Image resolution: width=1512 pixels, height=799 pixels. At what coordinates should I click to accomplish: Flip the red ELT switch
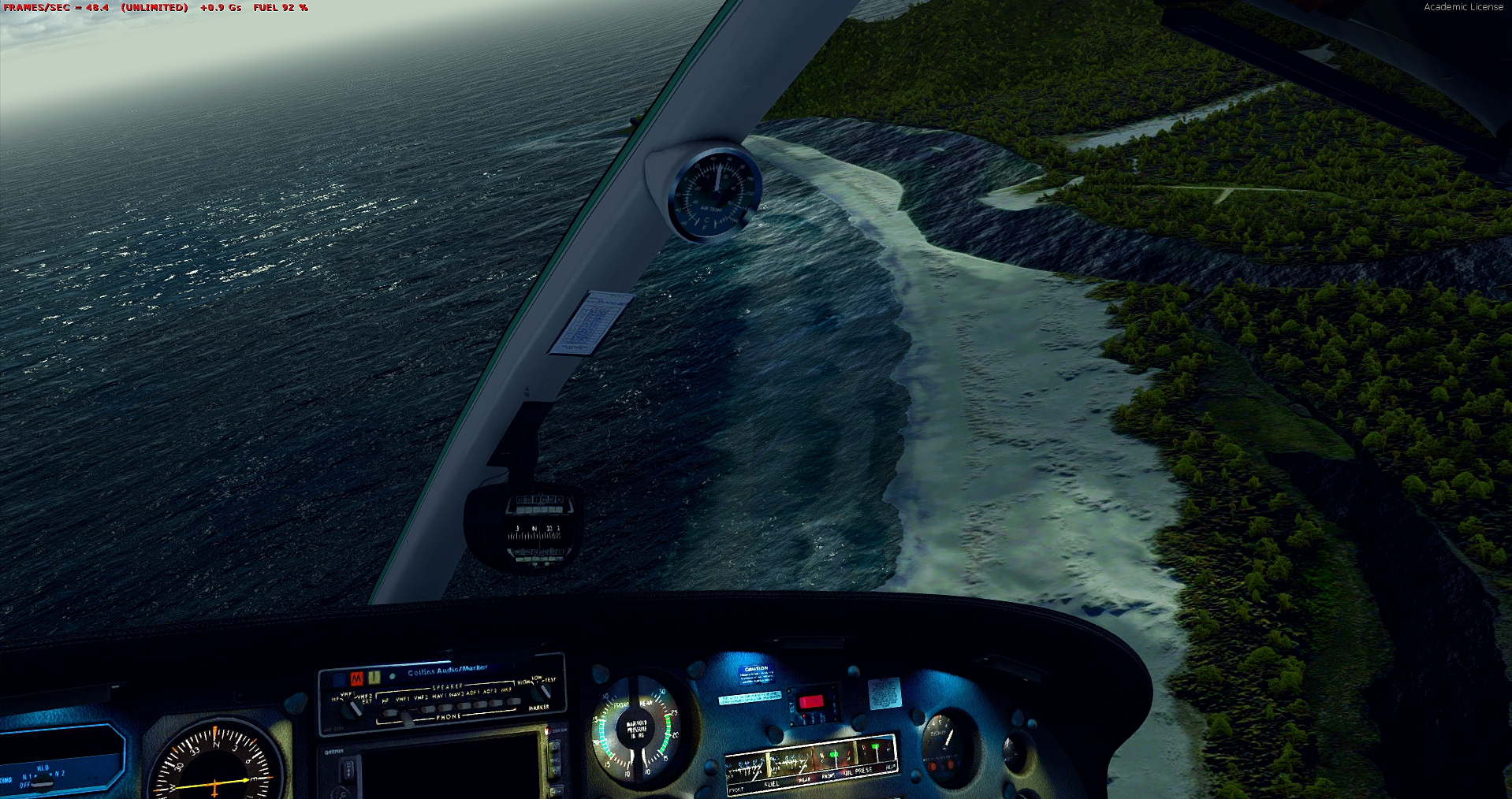(810, 702)
